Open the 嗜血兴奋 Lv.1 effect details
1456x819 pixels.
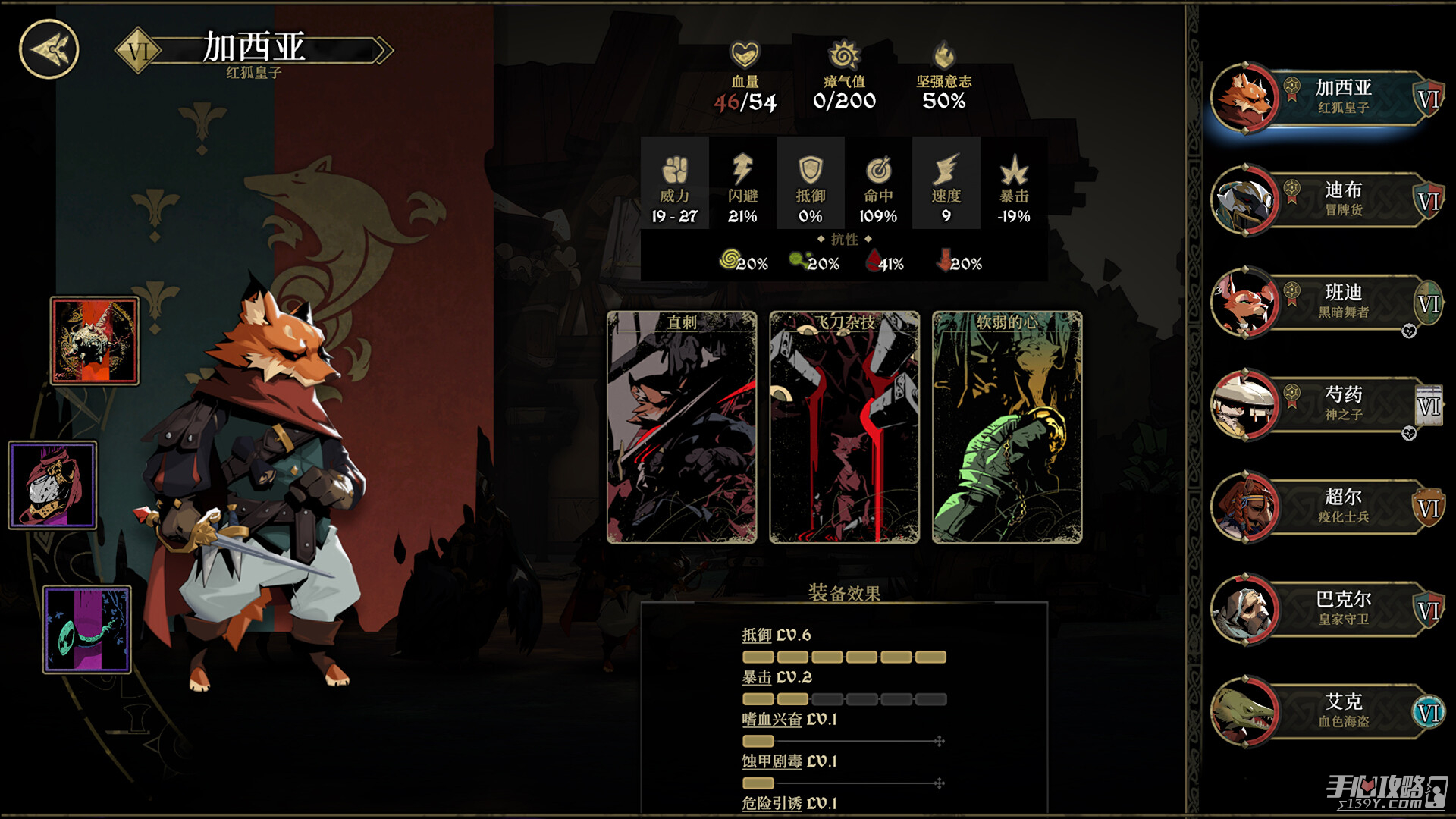coord(789,720)
